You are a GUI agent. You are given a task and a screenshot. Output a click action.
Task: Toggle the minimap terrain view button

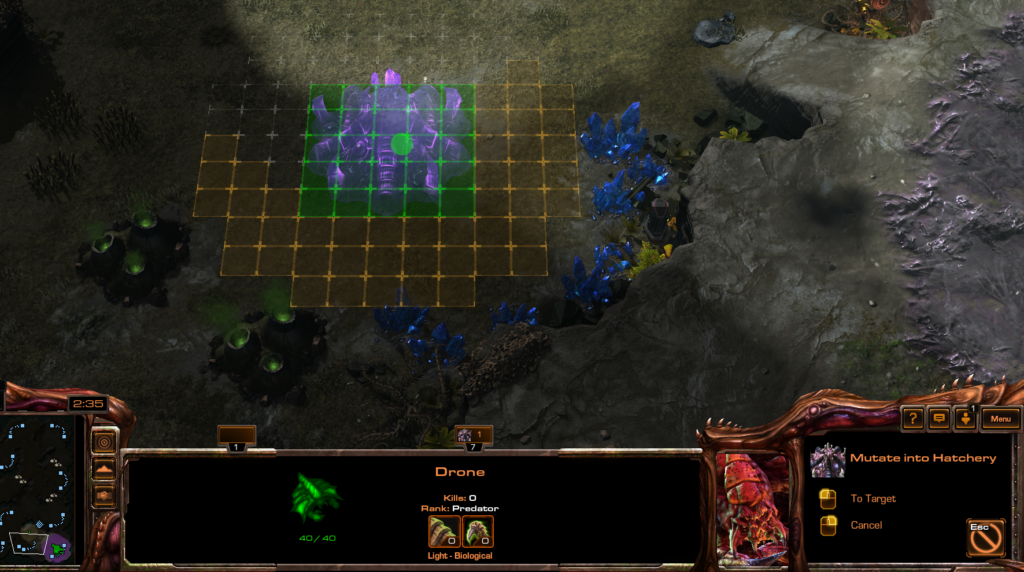104,468
